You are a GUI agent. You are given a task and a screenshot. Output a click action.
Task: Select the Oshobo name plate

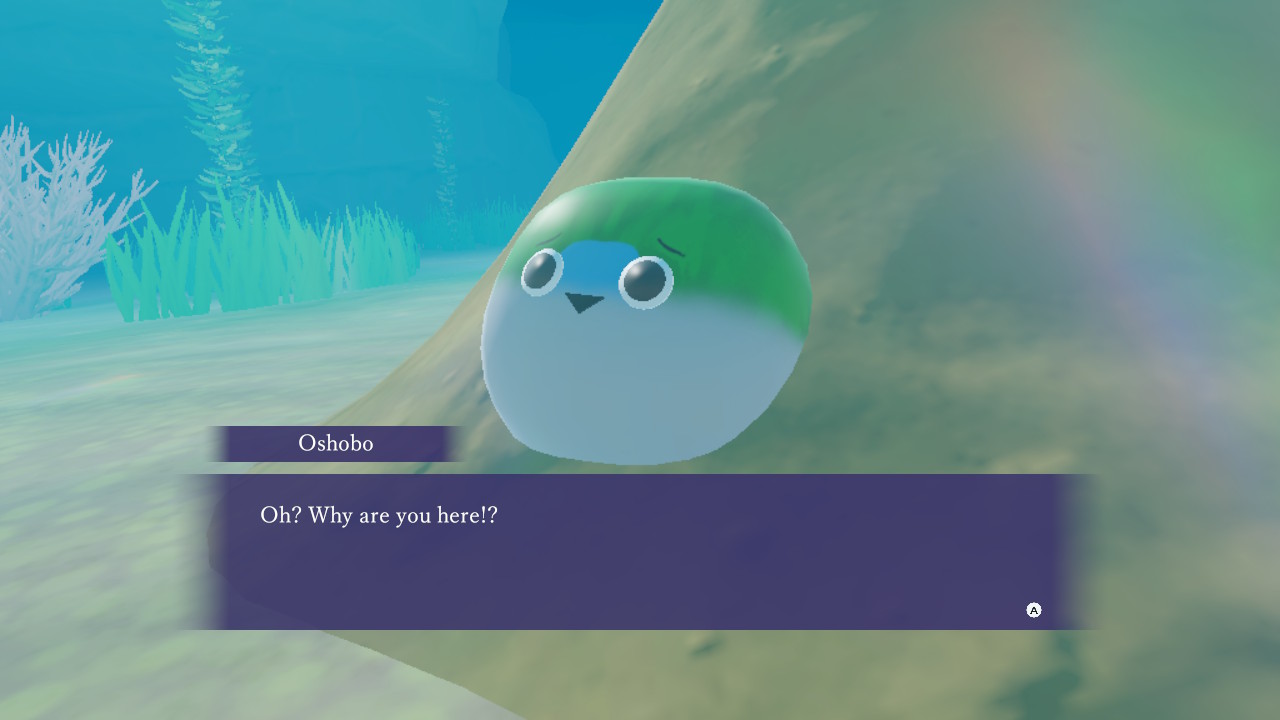coord(335,443)
